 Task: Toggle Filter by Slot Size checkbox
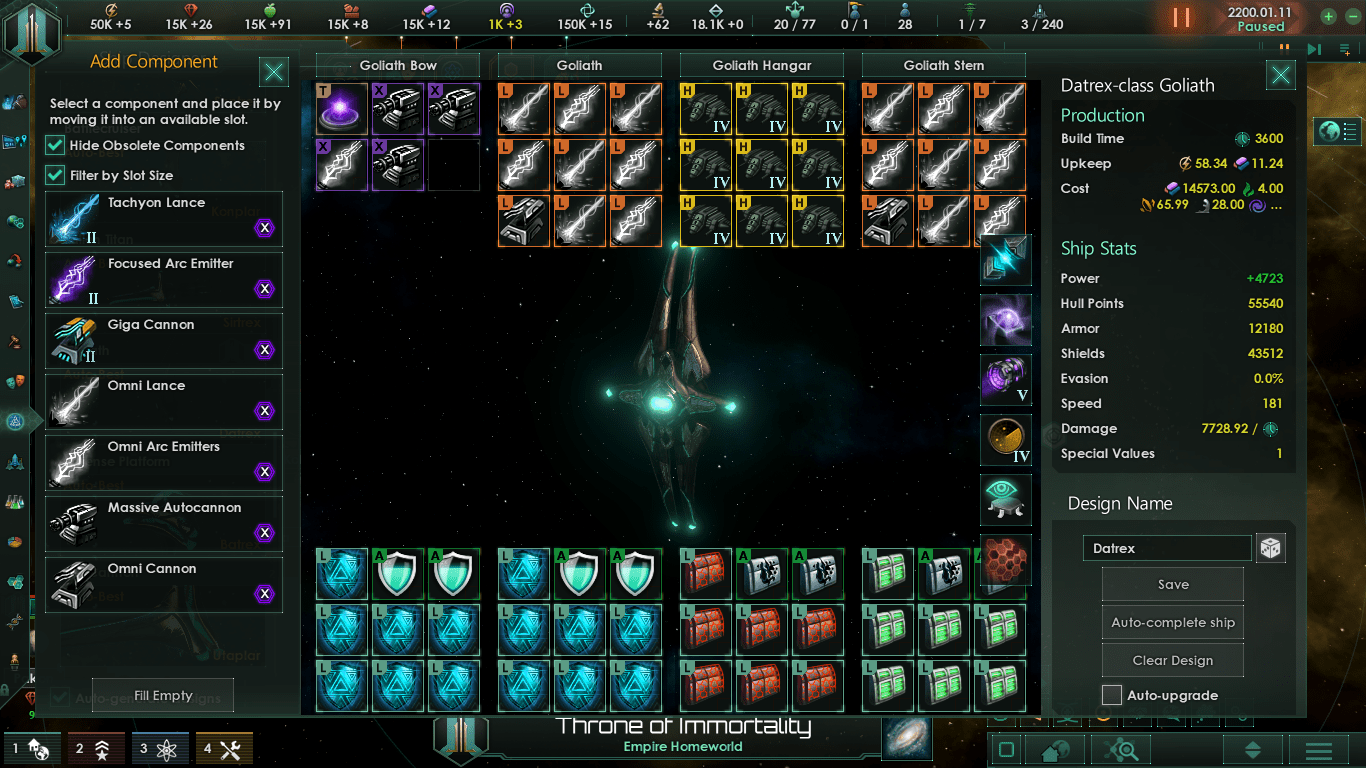56,176
